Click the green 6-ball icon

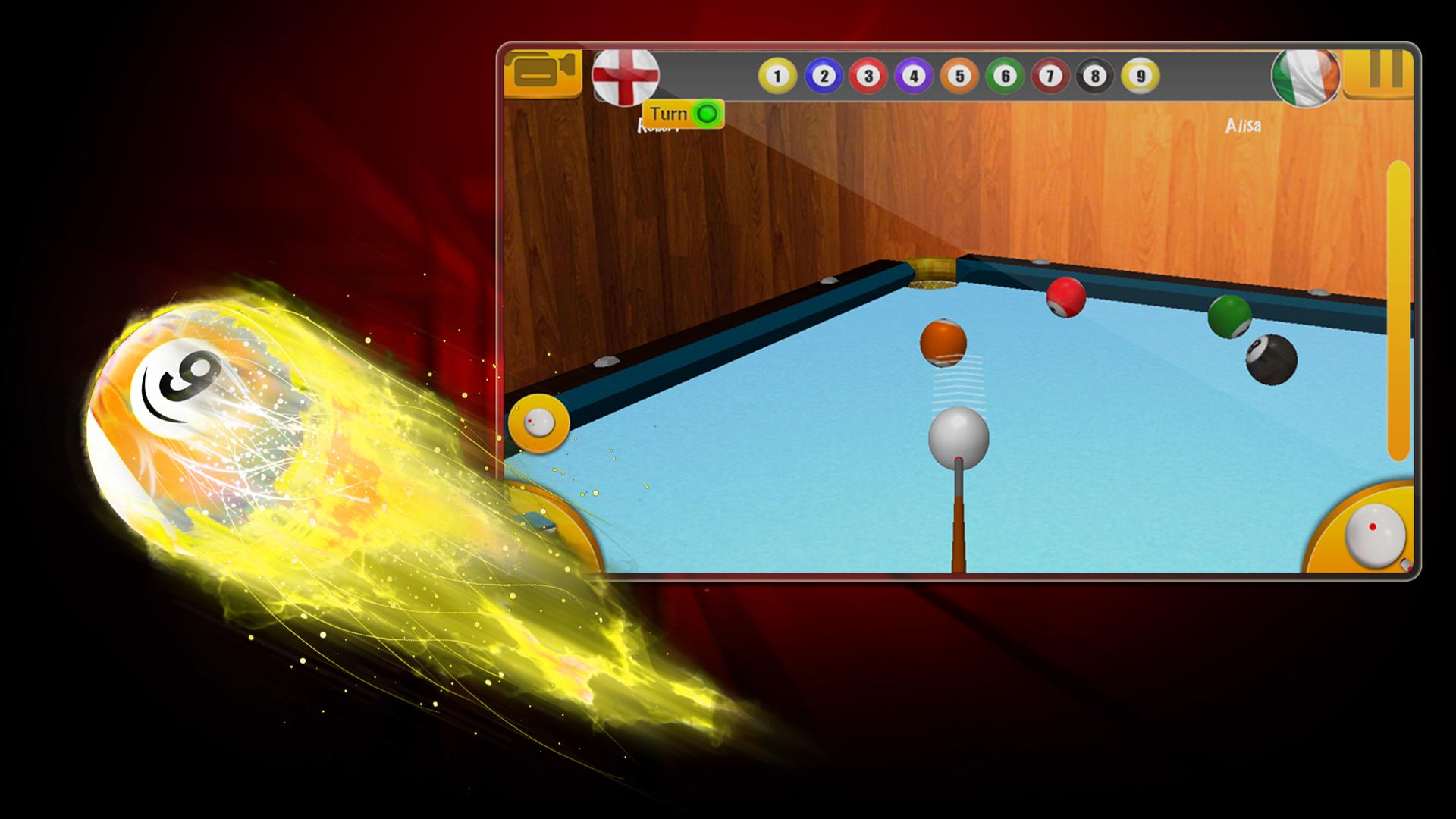coord(1003,76)
